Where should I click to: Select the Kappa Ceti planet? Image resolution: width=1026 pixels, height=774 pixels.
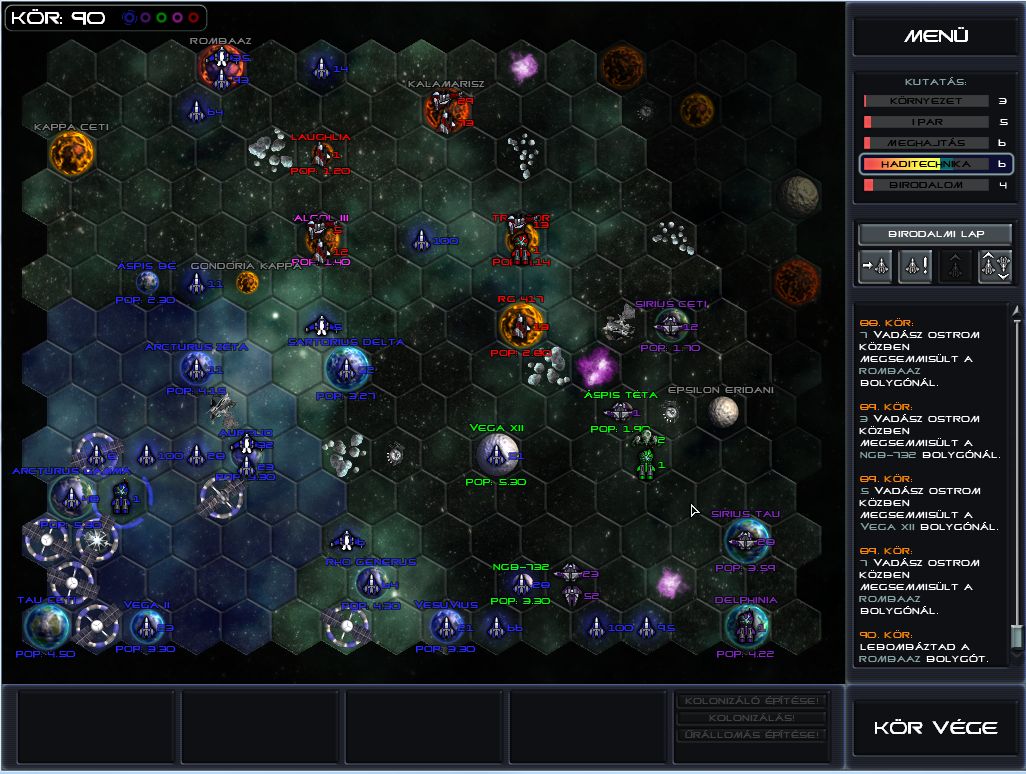click(71, 153)
